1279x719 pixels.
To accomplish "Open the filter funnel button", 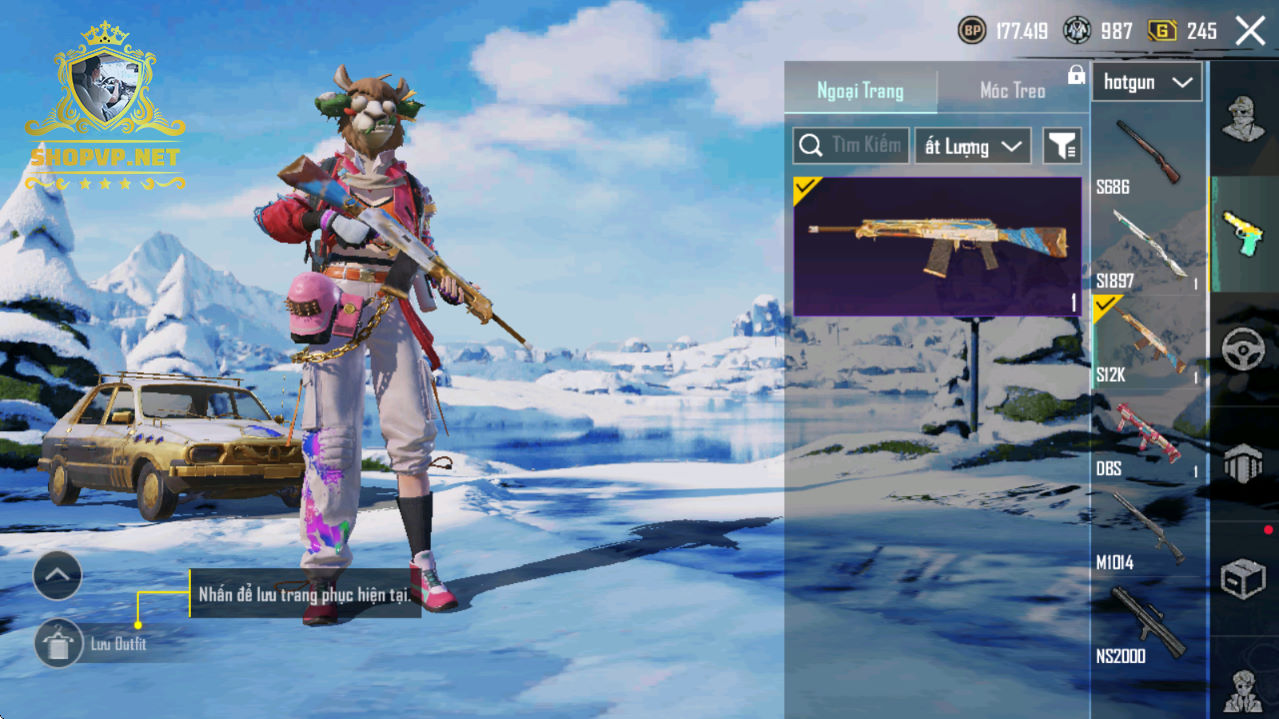I will click(x=1062, y=146).
